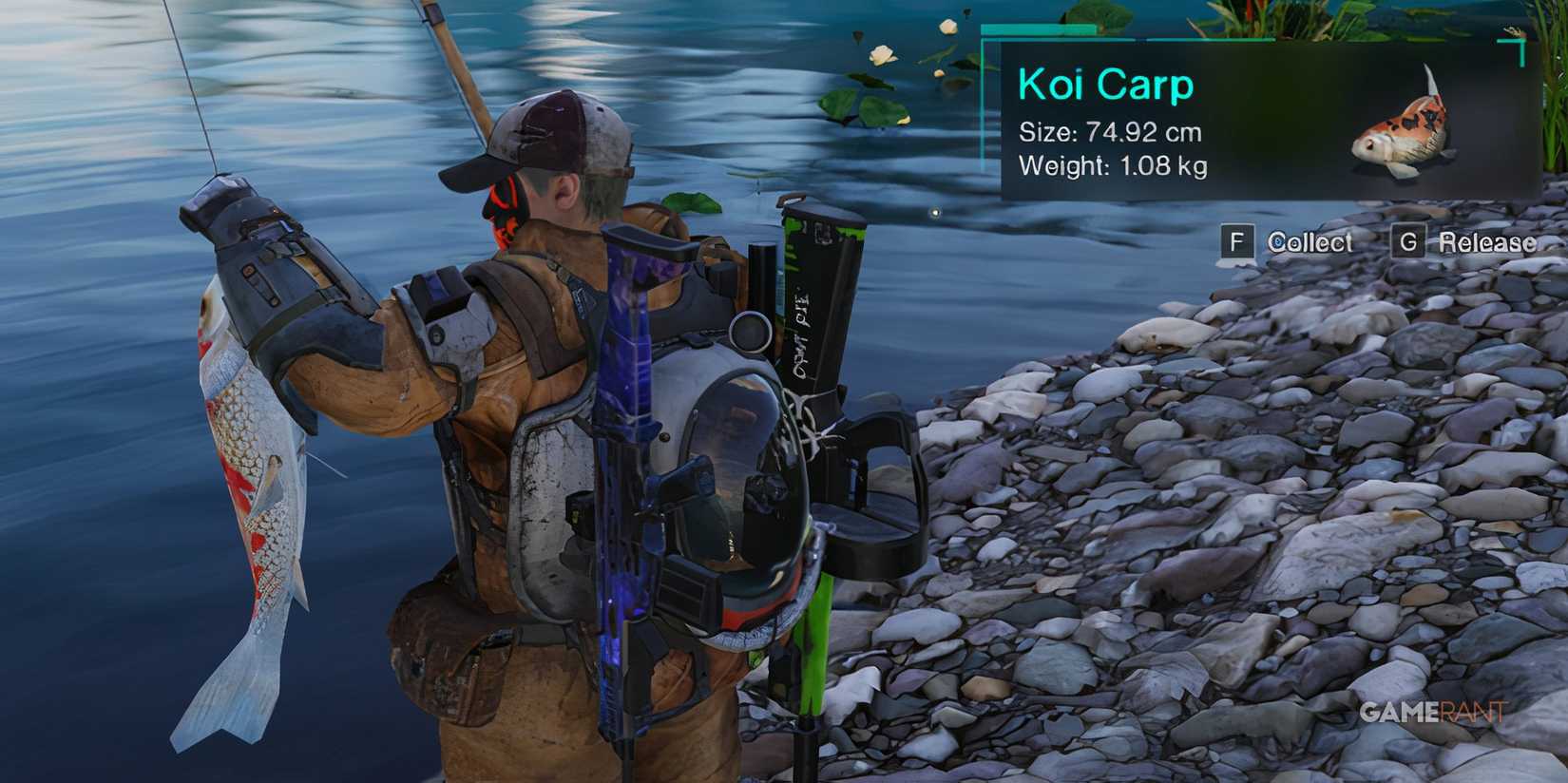Click the Collect button

(x=1309, y=243)
